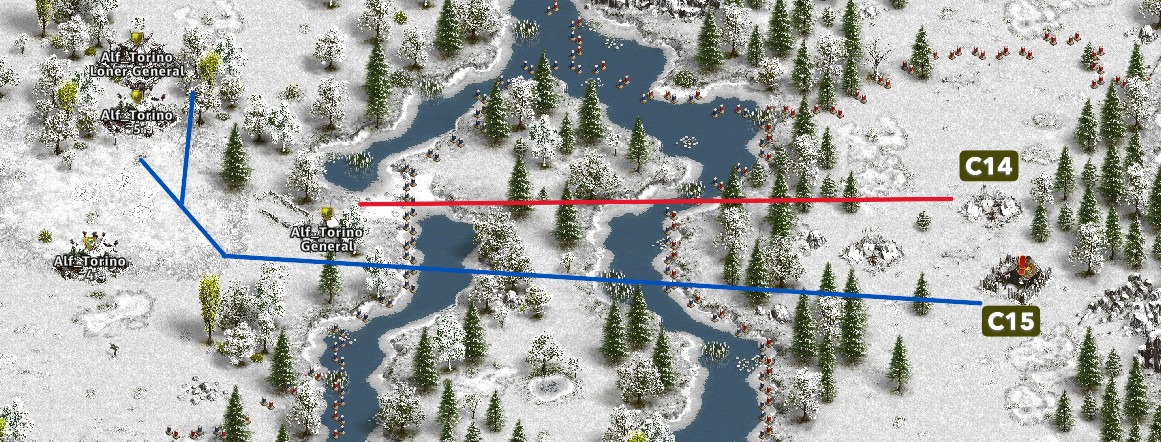Select the Alf_Torino General by the lake
1161x442 pixels.
coord(326,215)
